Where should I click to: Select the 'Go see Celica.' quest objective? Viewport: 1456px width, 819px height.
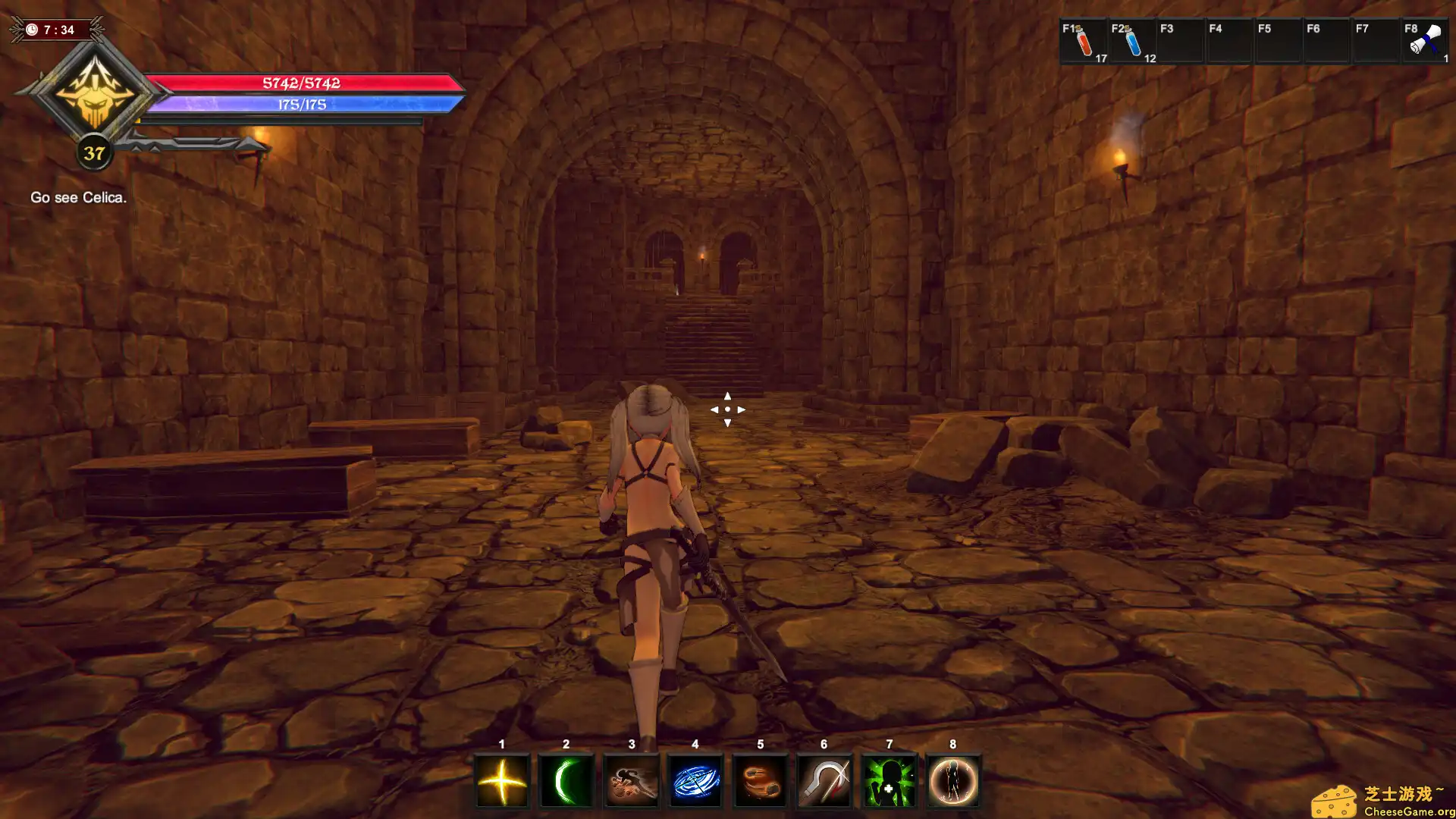click(x=78, y=197)
